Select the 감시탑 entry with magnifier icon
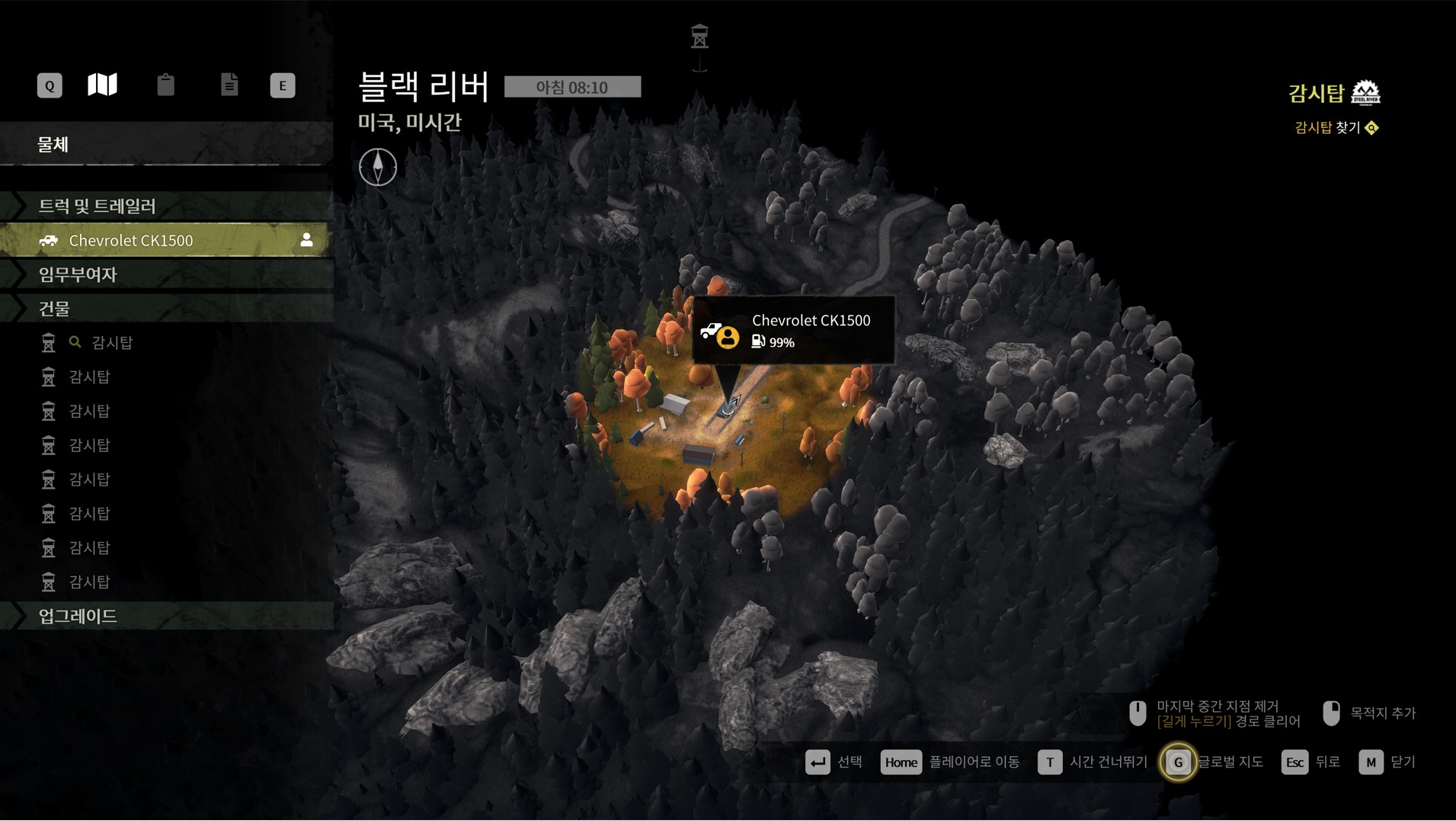Image resolution: width=1456 pixels, height=821 pixels. click(112, 343)
